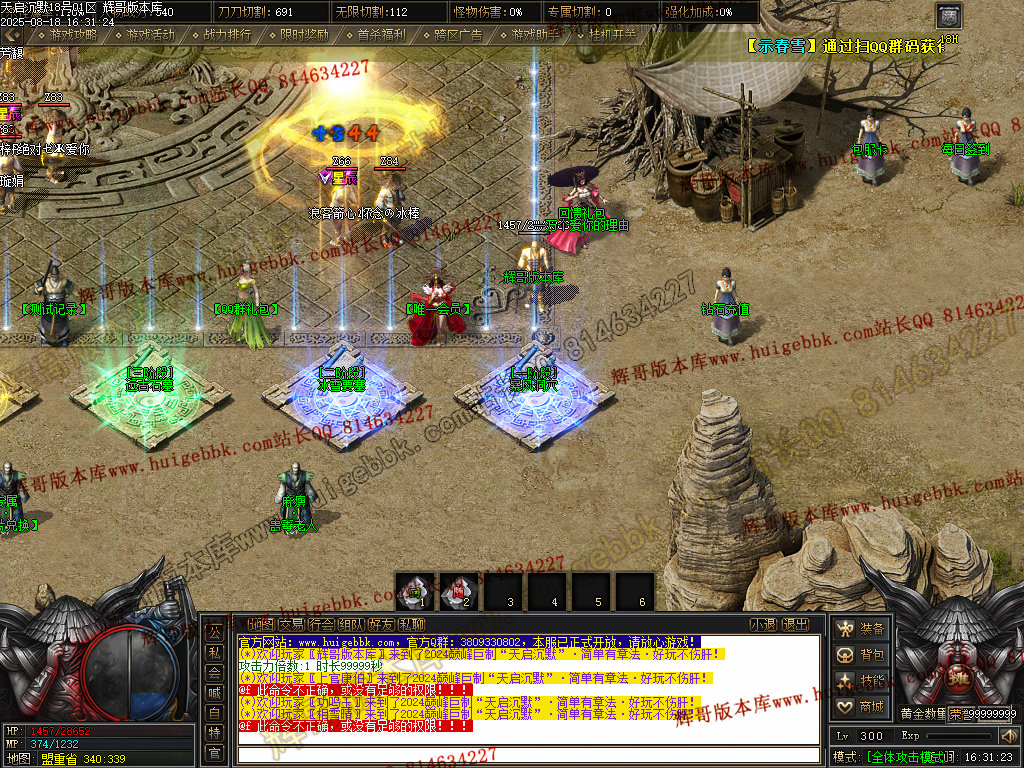Open the 游戏助手 game assistant

pos(535,34)
